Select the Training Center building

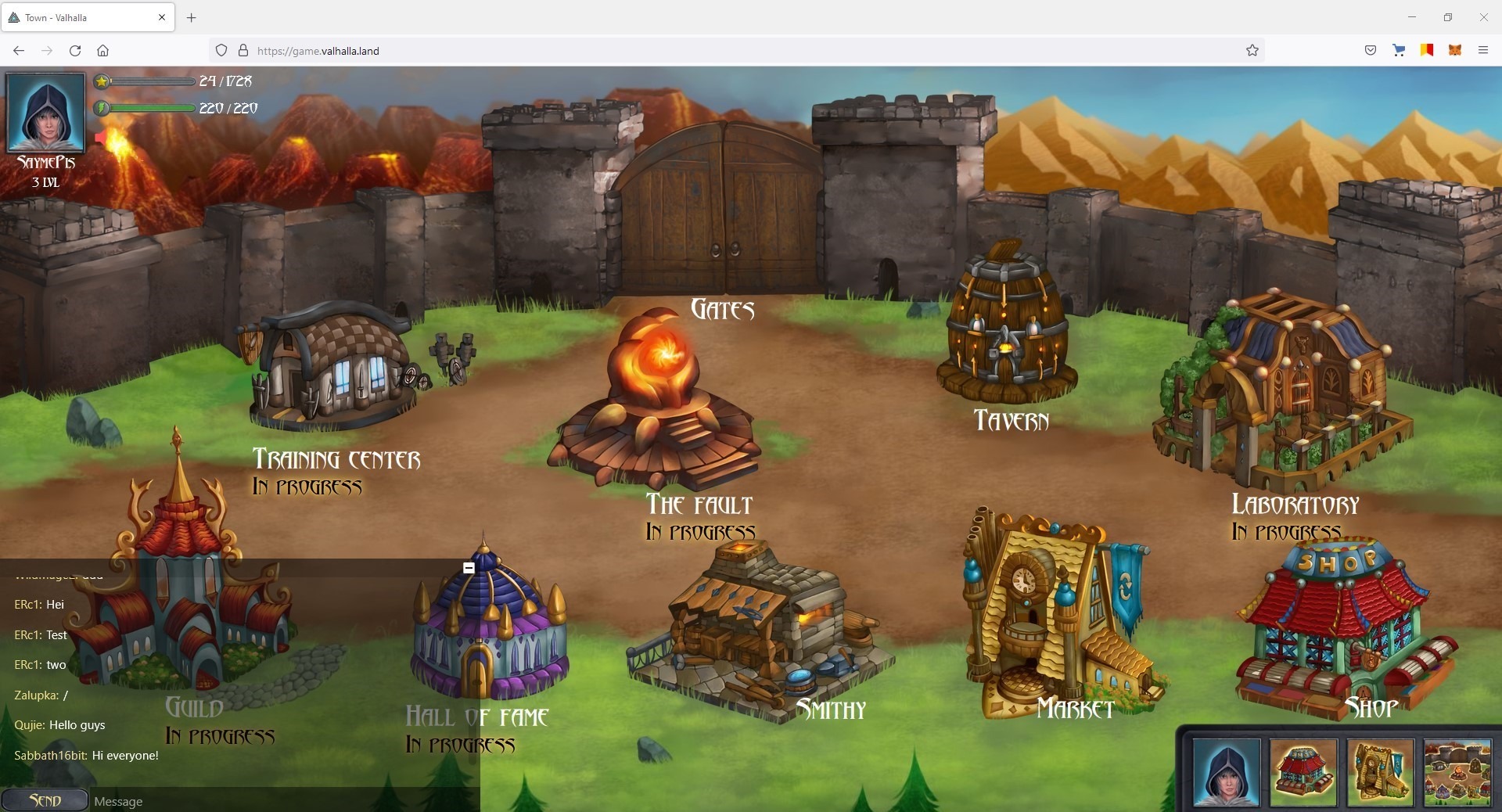(x=332, y=368)
